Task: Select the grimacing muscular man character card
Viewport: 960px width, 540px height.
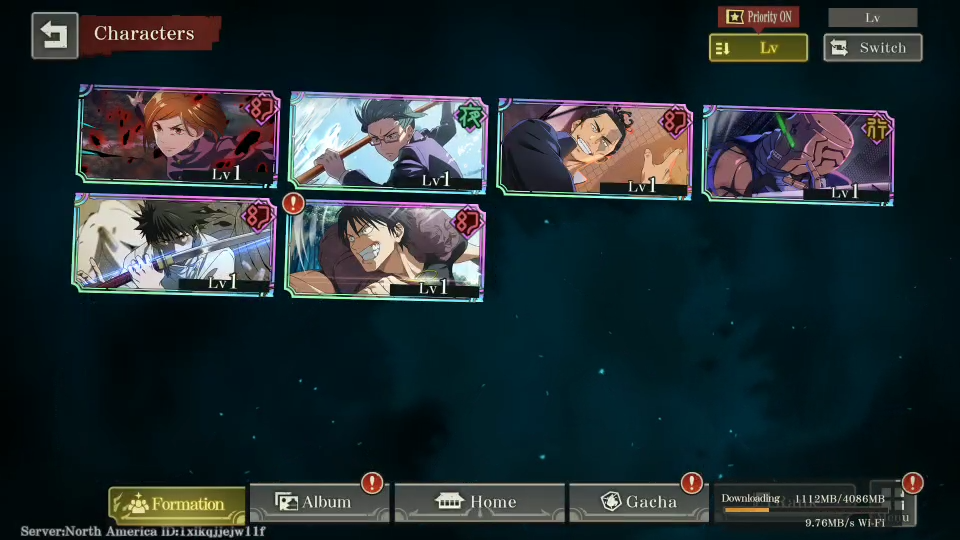Action: (x=596, y=148)
